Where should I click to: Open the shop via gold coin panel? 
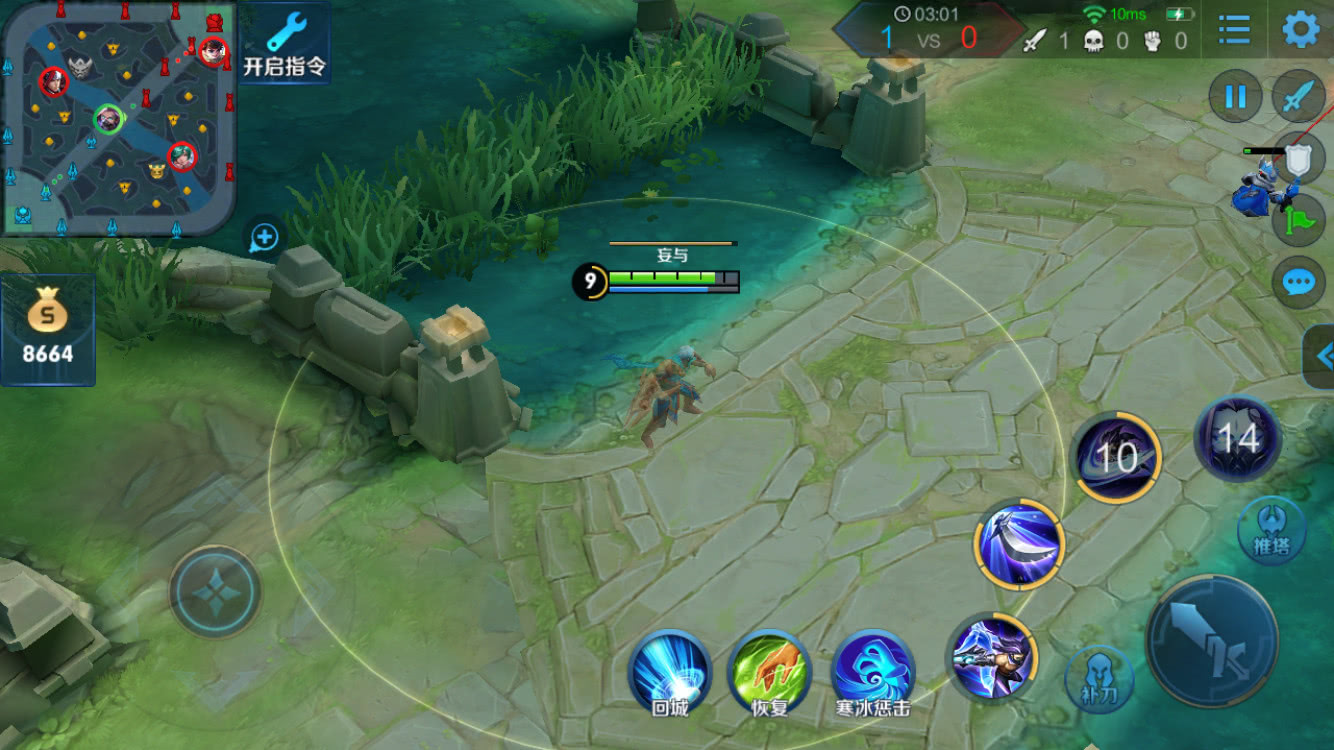click(x=47, y=330)
